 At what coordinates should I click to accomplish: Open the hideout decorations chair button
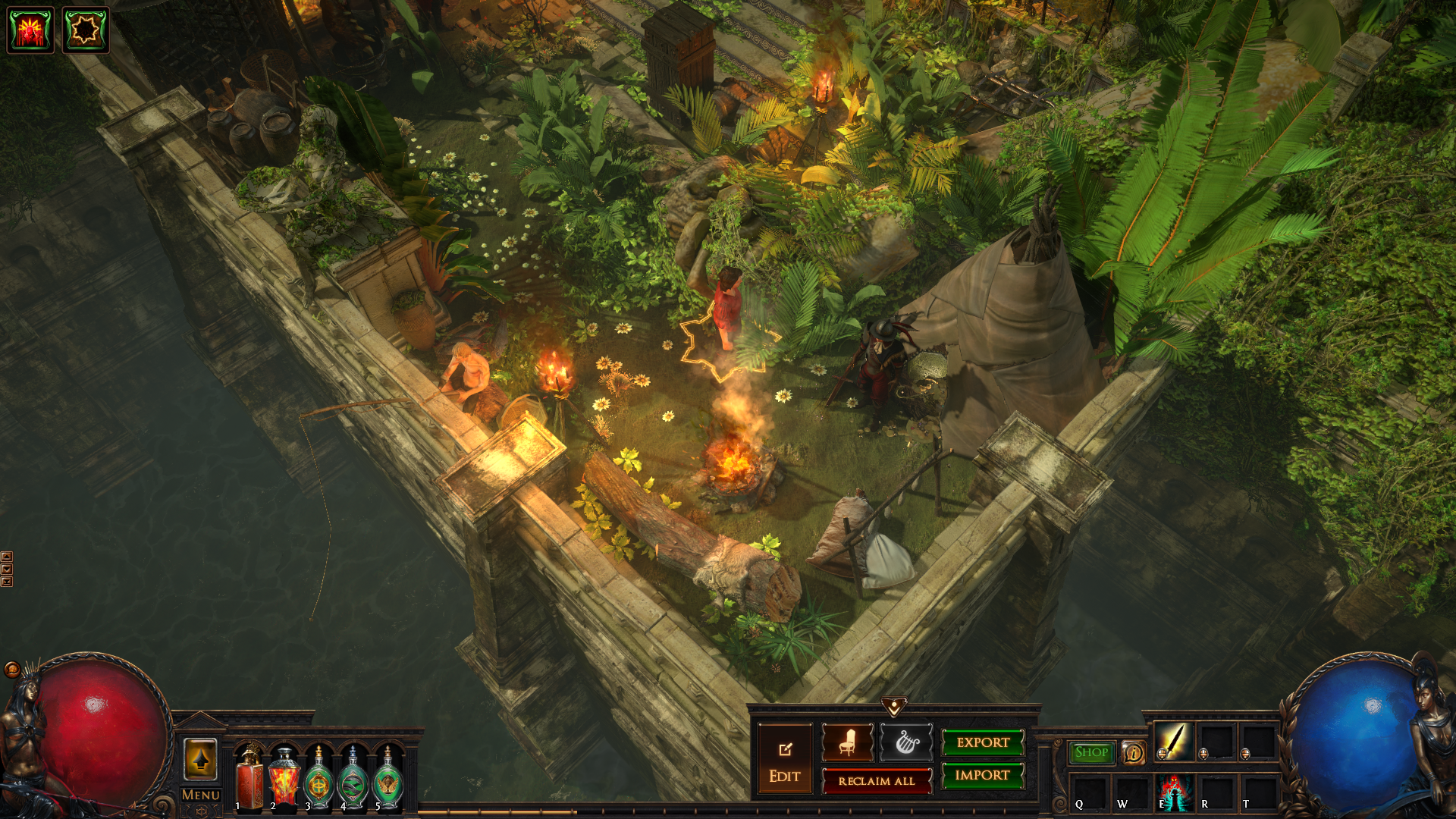[x=847, y=742]
